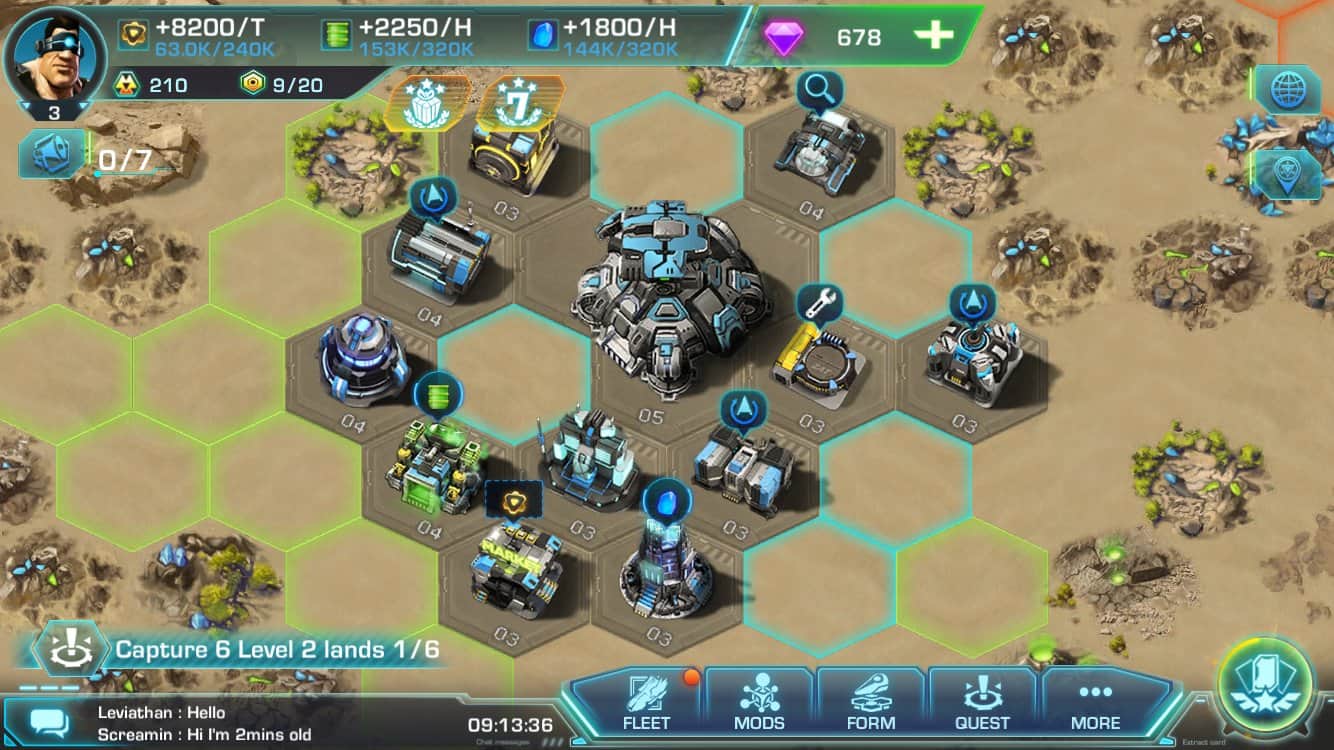Open the 7-day reward badge
The height and width of the screenshot is (750, 1334).
[518, 103]
